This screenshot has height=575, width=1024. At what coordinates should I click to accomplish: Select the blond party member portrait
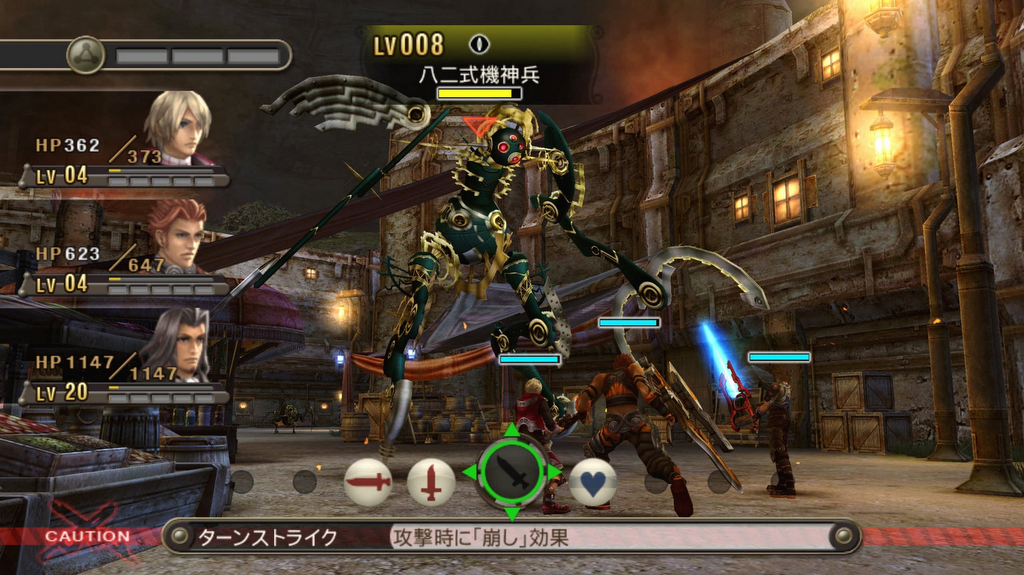click(x=178, y=127)
